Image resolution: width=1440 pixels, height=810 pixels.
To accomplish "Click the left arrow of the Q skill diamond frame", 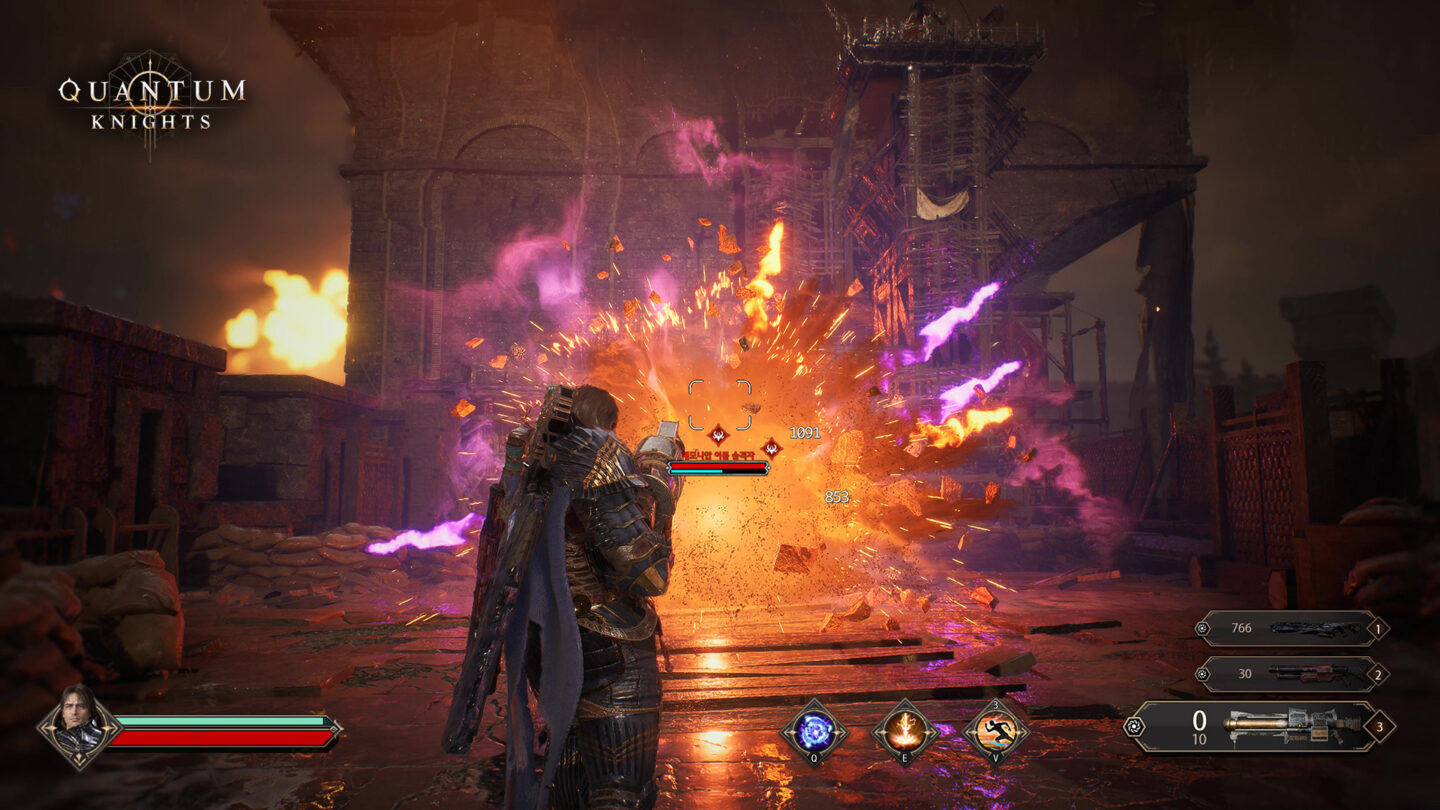I will point(787,732).
